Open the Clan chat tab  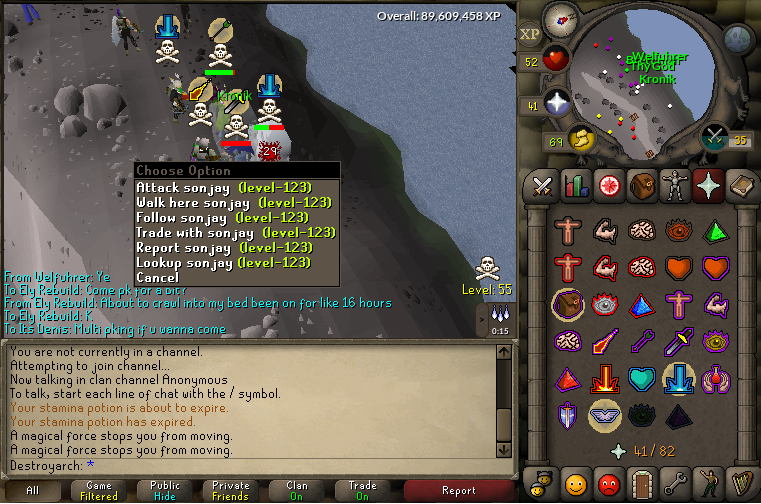(x=298, y=490)
